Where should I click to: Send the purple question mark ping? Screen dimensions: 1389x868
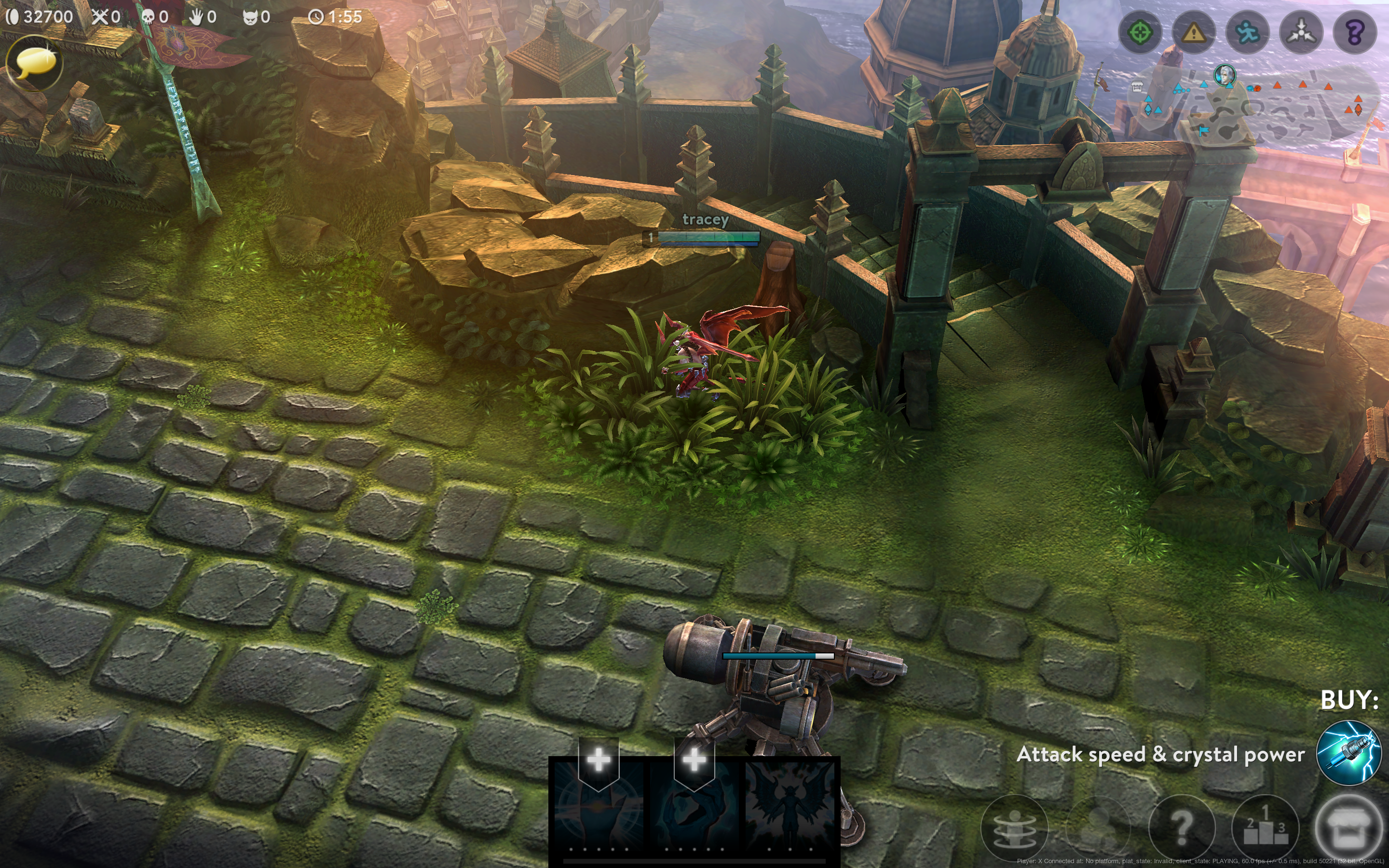point(1355,33)
